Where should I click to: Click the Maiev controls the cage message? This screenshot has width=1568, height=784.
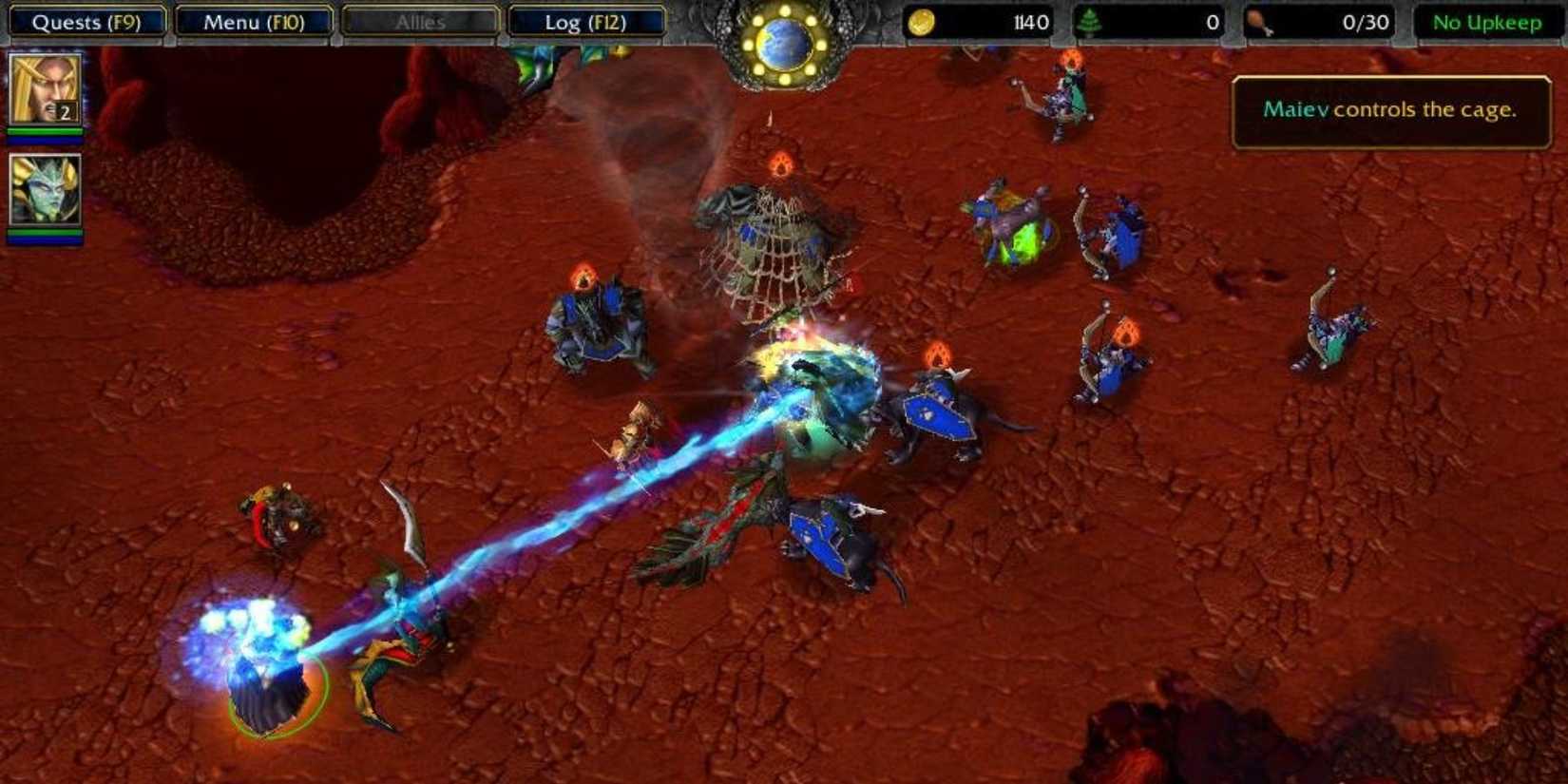pos(1390,109)
